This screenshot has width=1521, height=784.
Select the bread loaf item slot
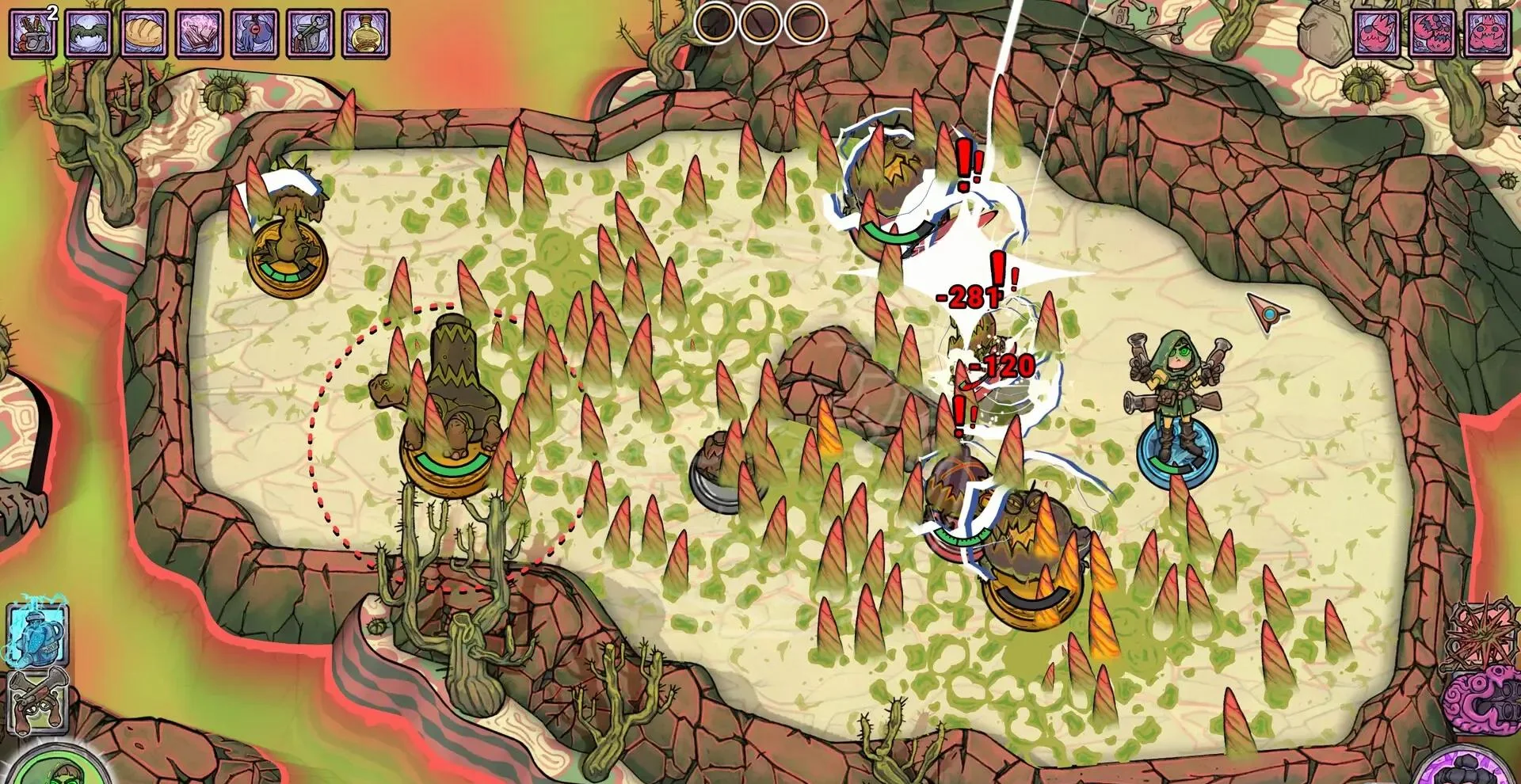pyautogui.click(x=144, y=32)
